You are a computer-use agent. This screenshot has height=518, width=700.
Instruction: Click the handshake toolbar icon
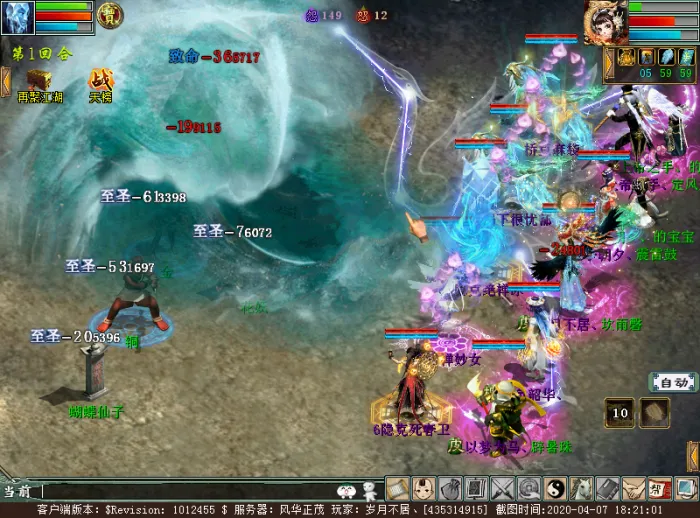pyautogui.click(x=632, y=489)
